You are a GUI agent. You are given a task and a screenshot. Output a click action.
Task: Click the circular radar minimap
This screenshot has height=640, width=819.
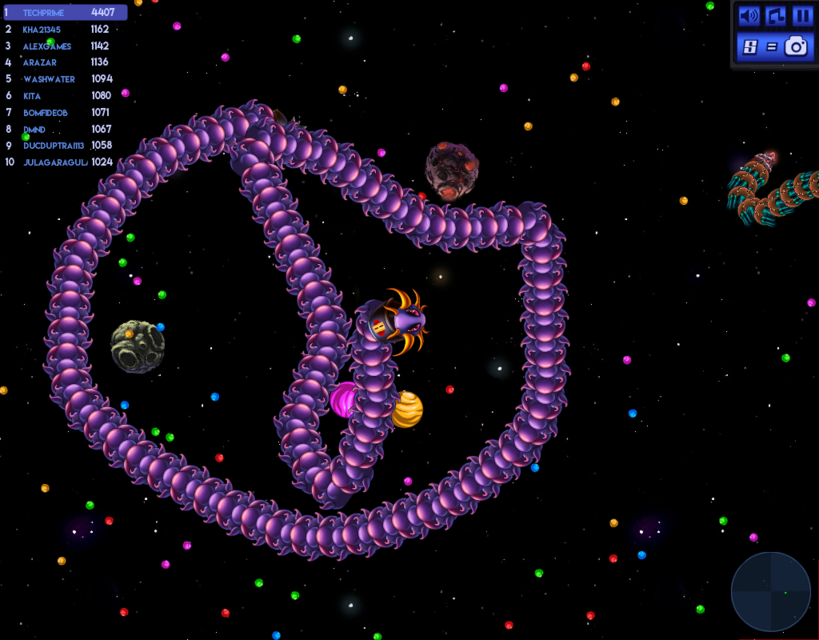pyautogui.click(x=770, y=592)
